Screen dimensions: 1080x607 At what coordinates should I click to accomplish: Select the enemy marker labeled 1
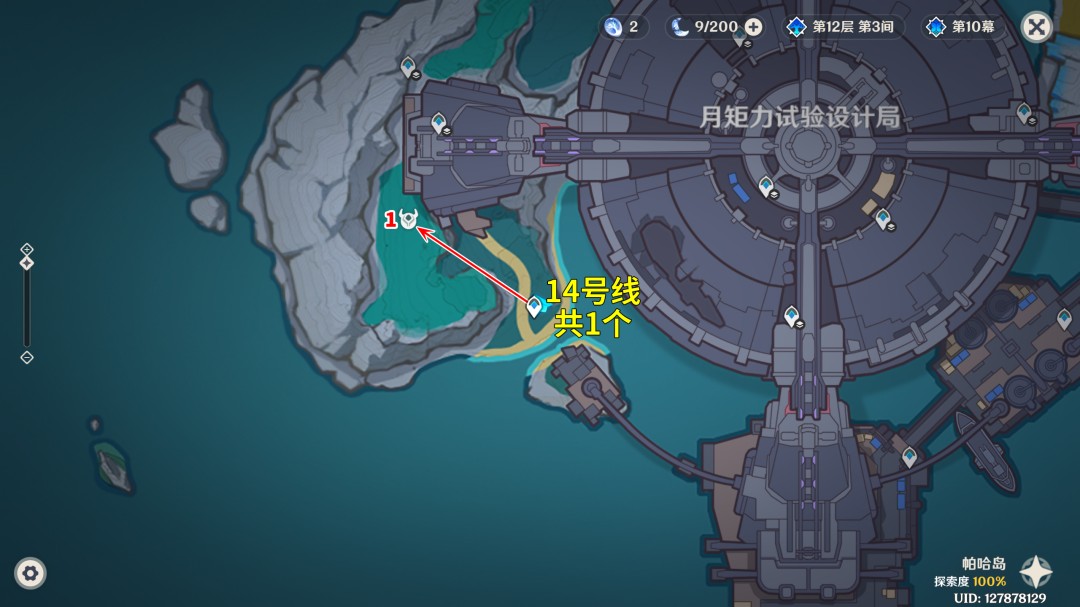408,220
